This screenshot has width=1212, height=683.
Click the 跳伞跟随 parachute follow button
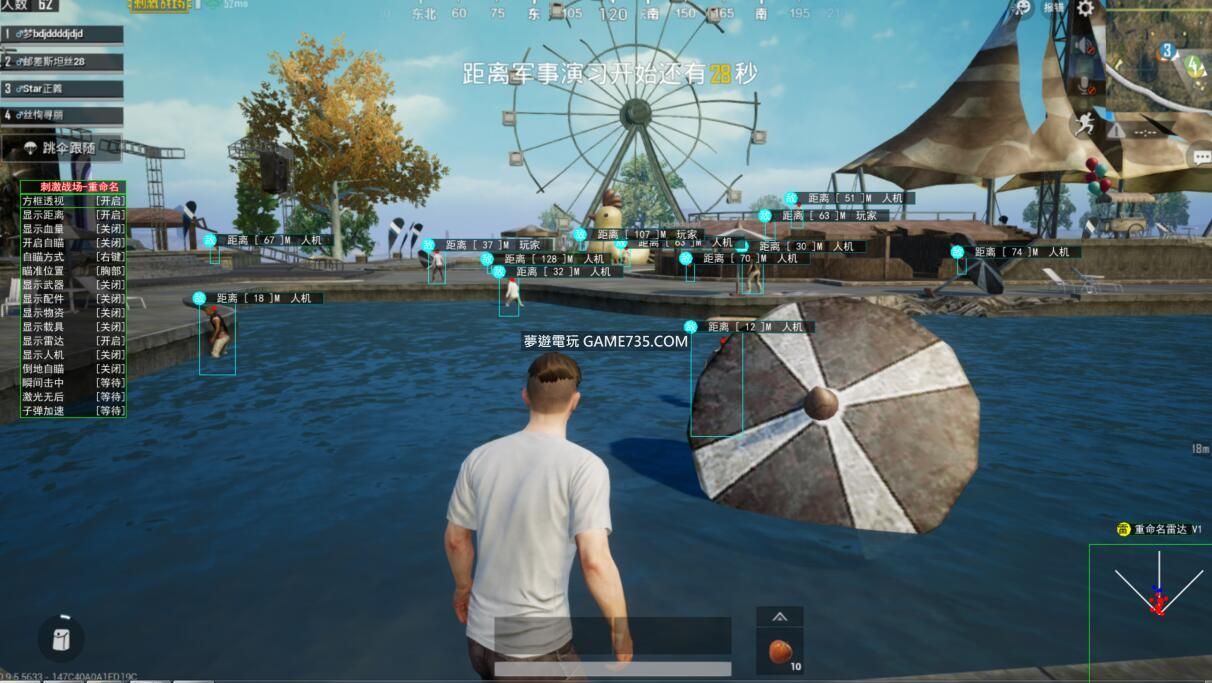[x=62, y=148]
